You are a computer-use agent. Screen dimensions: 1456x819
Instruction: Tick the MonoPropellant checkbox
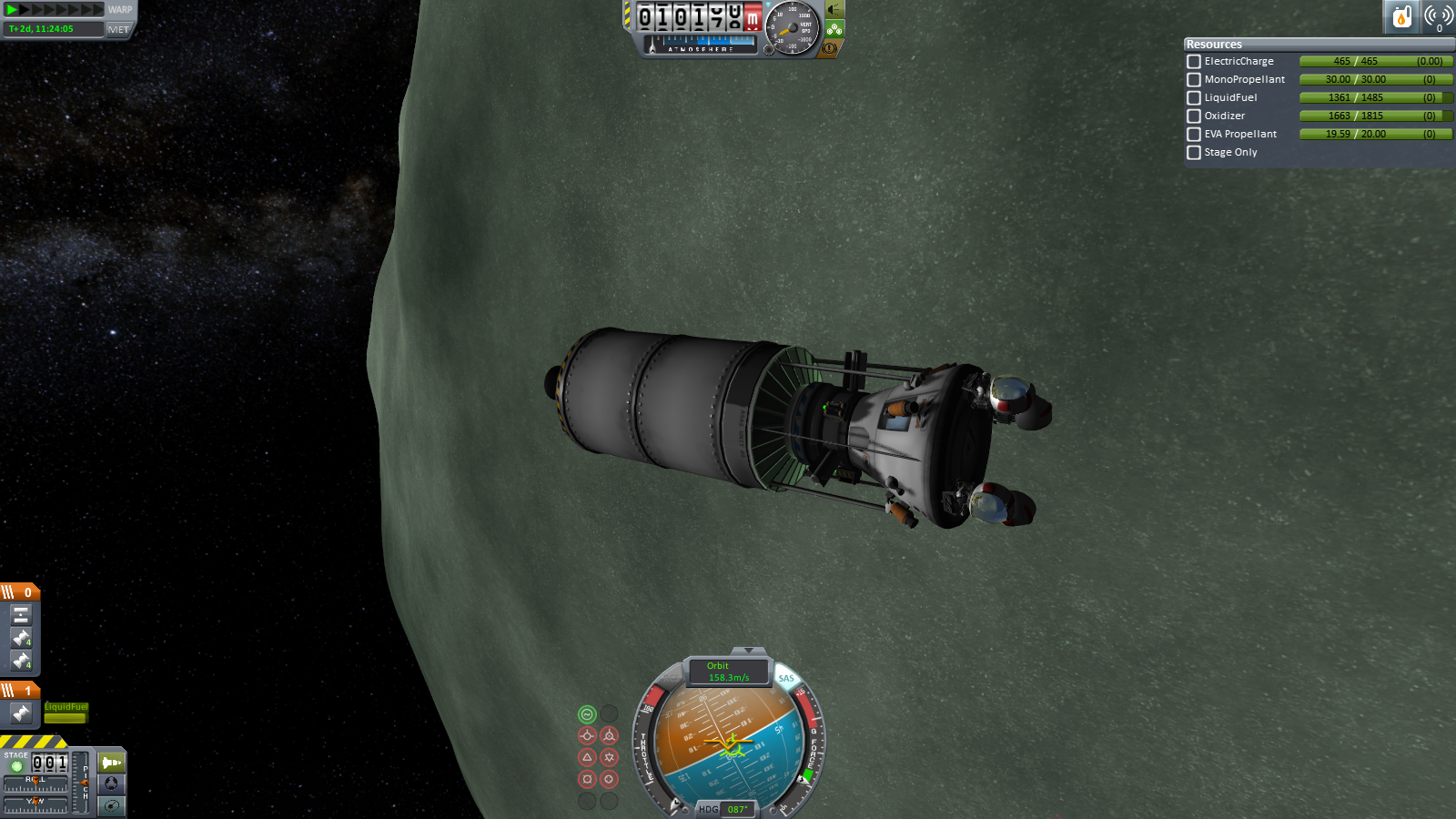click(1194, 80)
